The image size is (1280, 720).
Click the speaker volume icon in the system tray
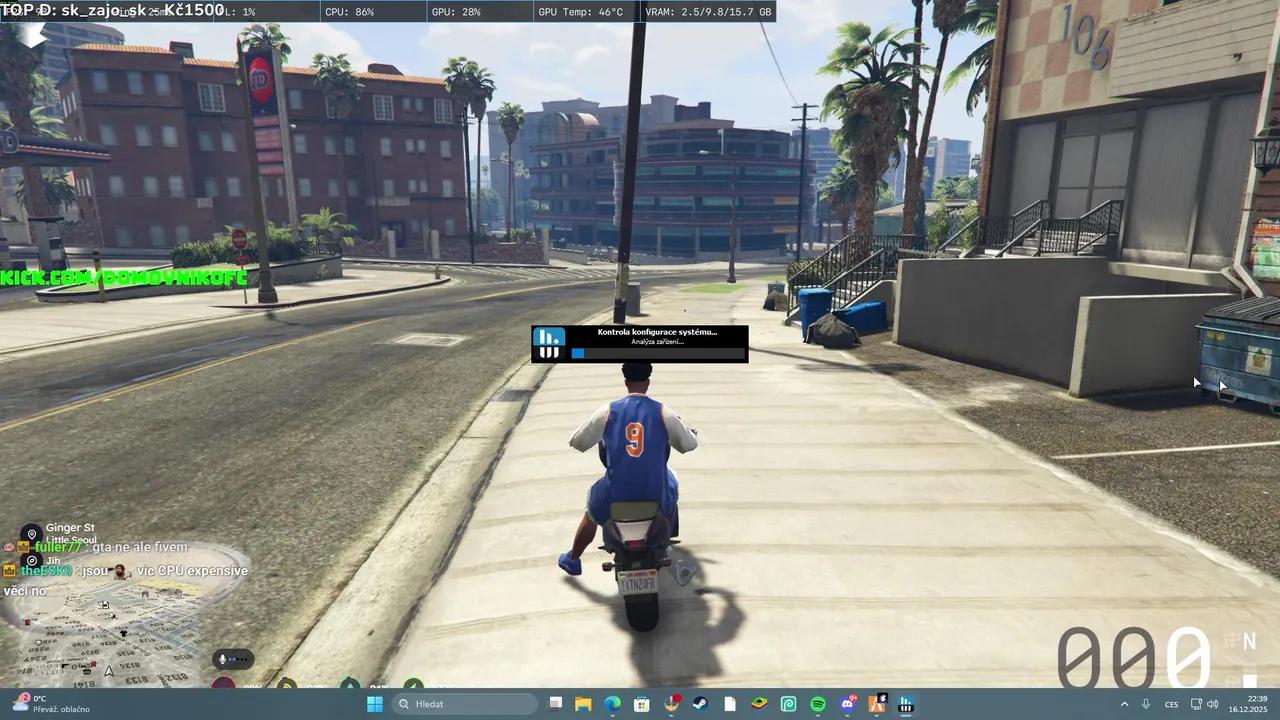pos(1211,704)
